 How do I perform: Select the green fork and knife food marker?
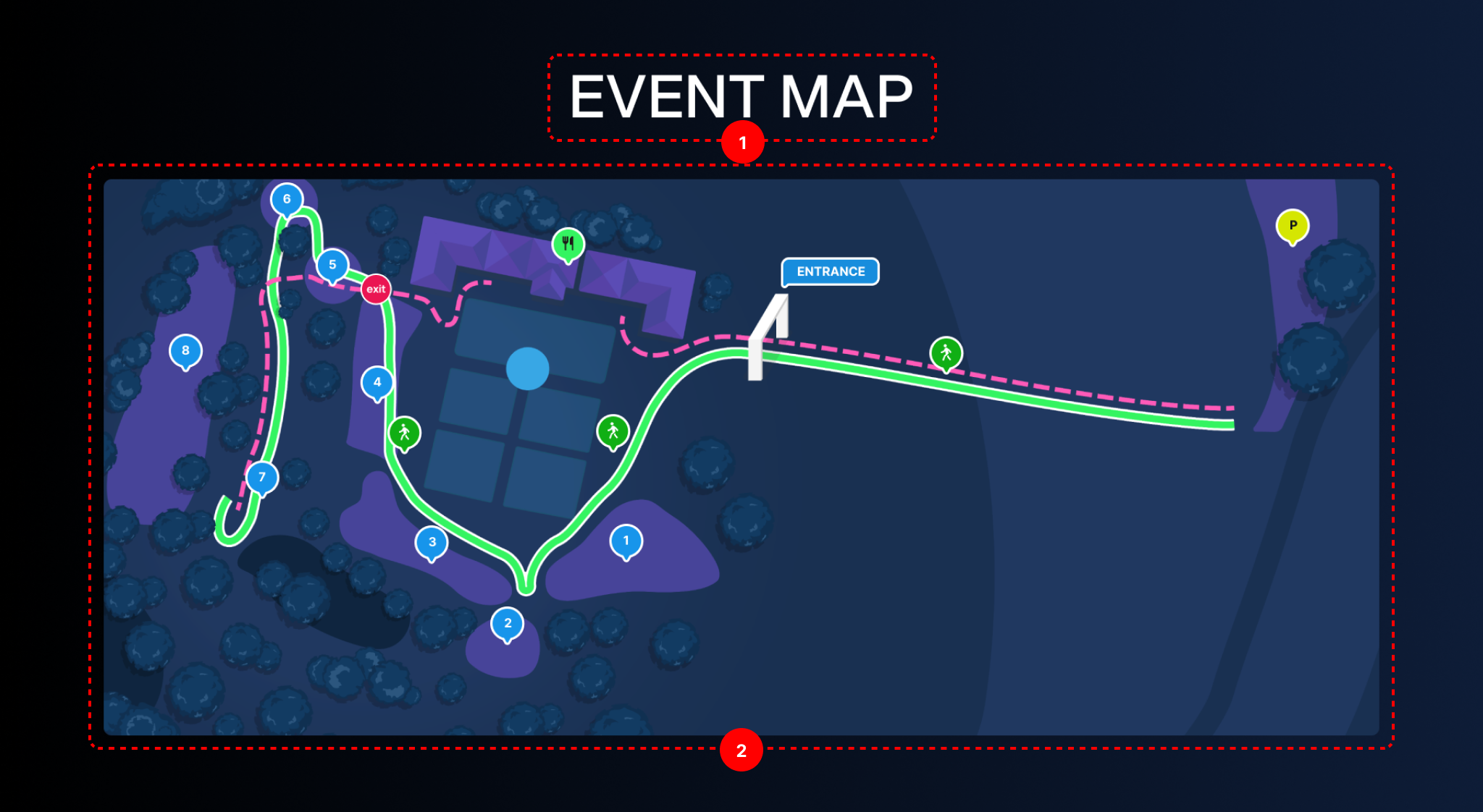point(568,244)
